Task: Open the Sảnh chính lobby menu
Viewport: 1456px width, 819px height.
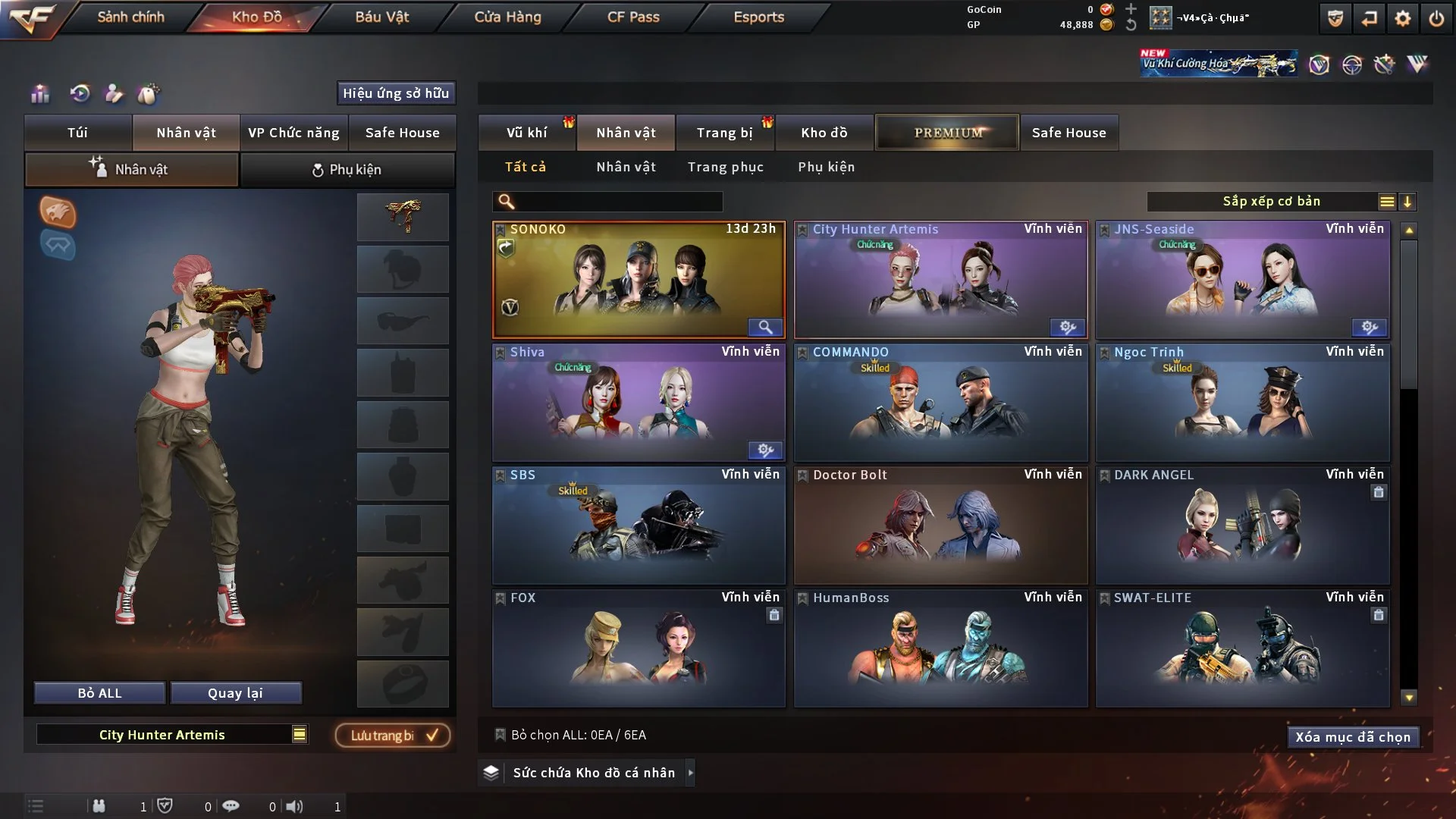Action: pos(130,17)
